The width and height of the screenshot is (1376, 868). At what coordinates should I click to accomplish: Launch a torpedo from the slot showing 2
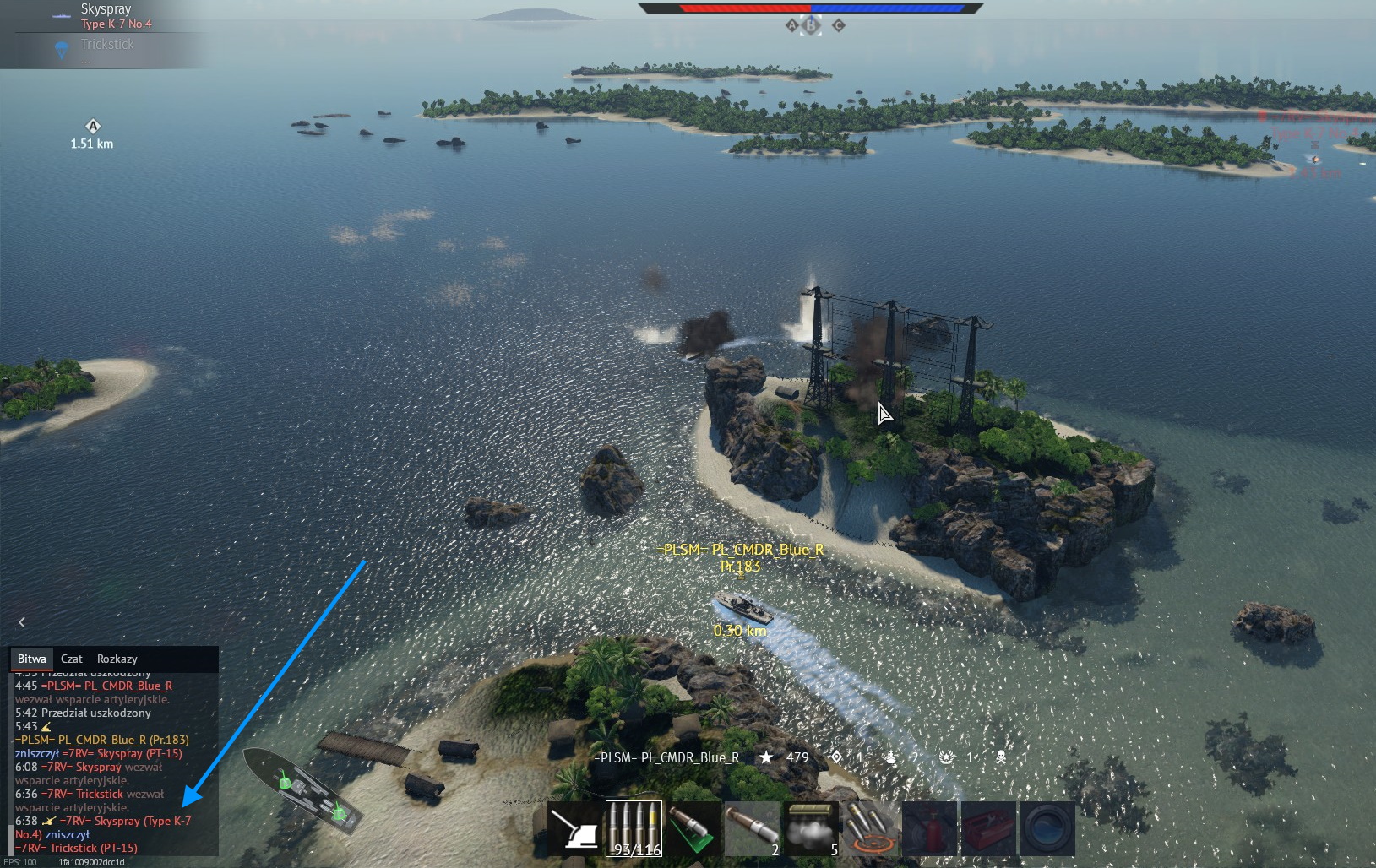[752, 829]
